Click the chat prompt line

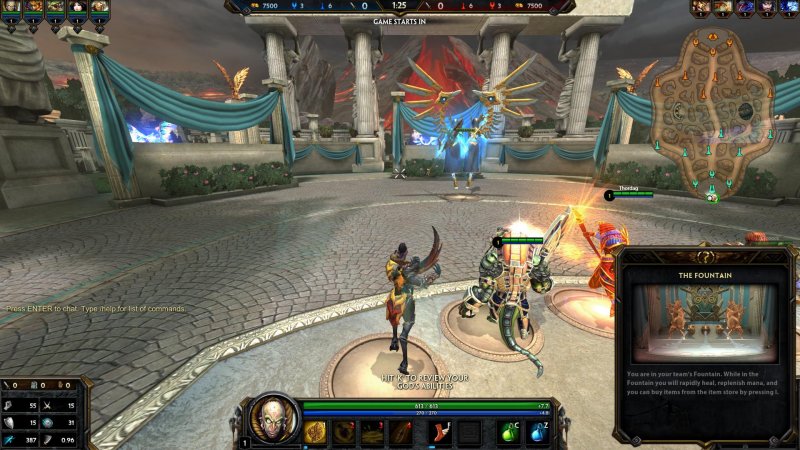tap(96, 309)
